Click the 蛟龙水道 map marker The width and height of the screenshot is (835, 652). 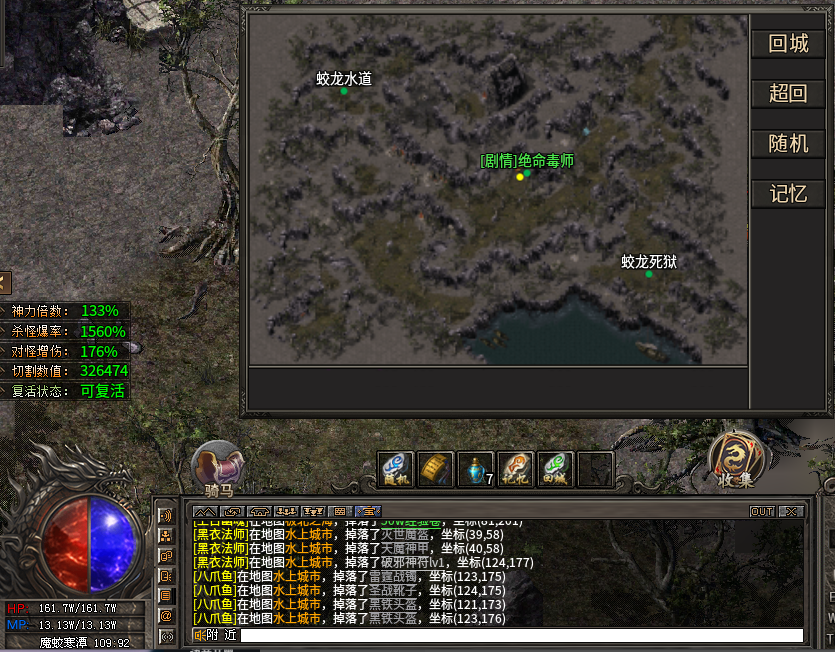(344, 91)
